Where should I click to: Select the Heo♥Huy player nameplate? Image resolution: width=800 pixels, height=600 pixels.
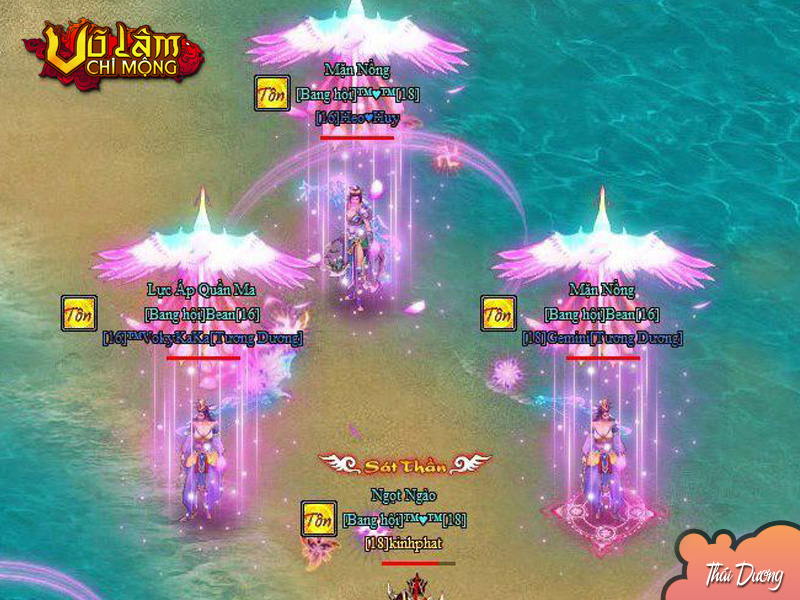click(x=357, y=118)
